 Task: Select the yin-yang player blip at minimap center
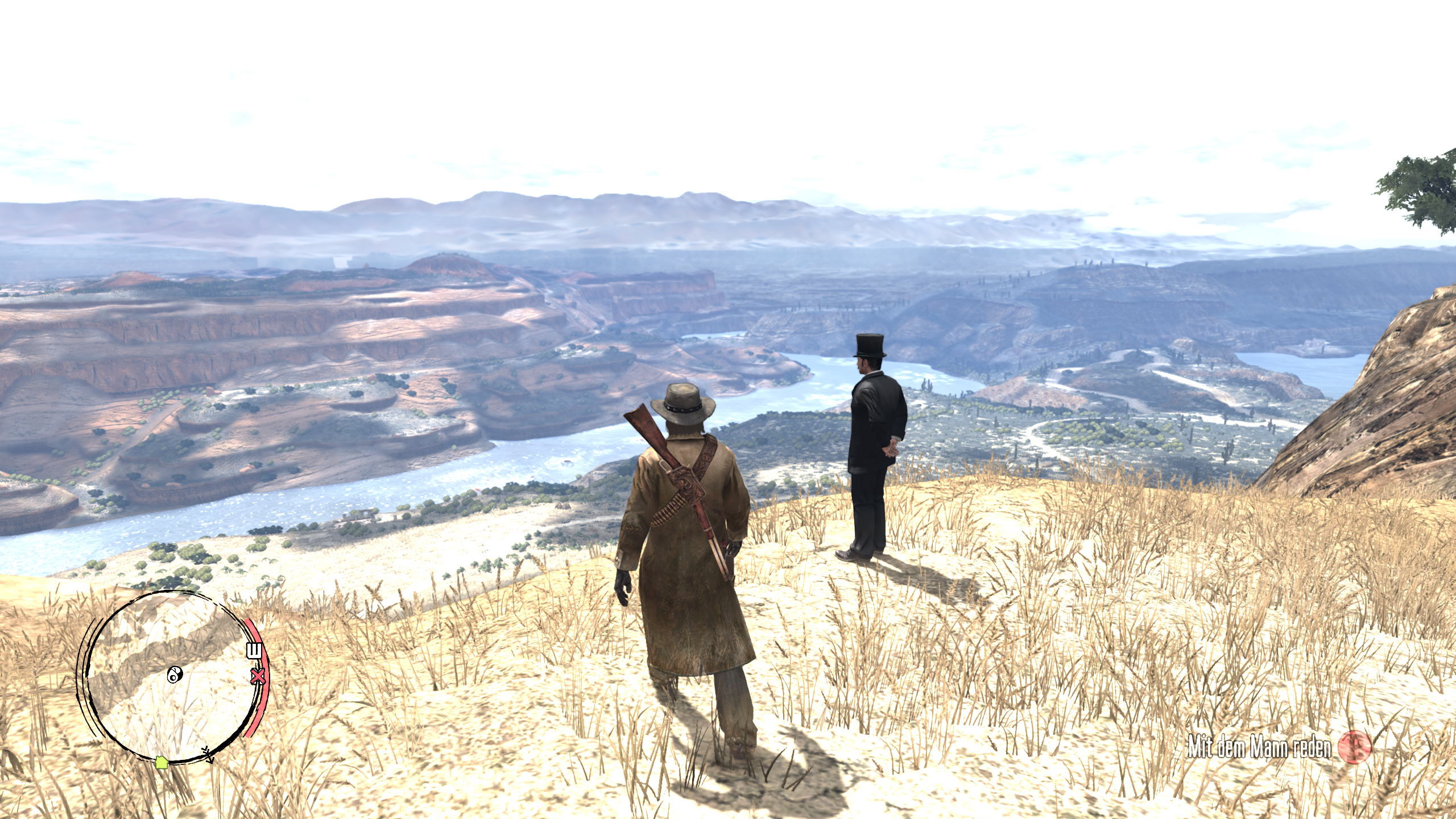[175, 675]
